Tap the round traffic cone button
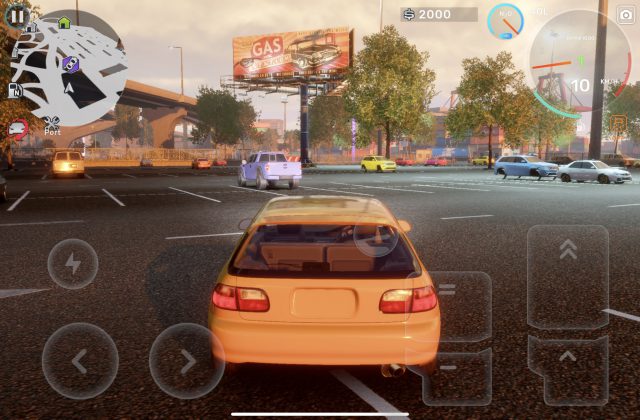This screenshot has height=420, width=640. click(376, 236)
